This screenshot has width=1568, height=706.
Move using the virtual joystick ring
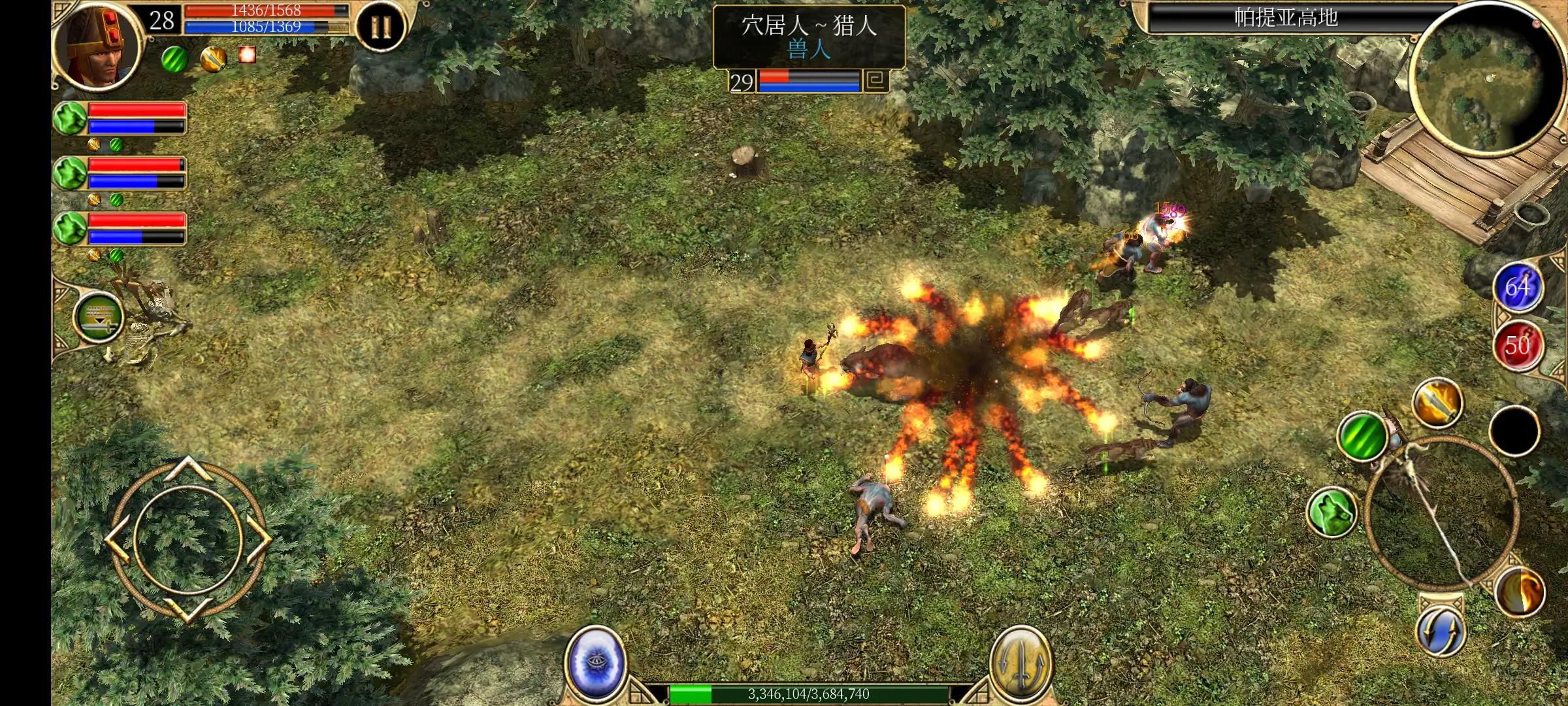point(188,539)
